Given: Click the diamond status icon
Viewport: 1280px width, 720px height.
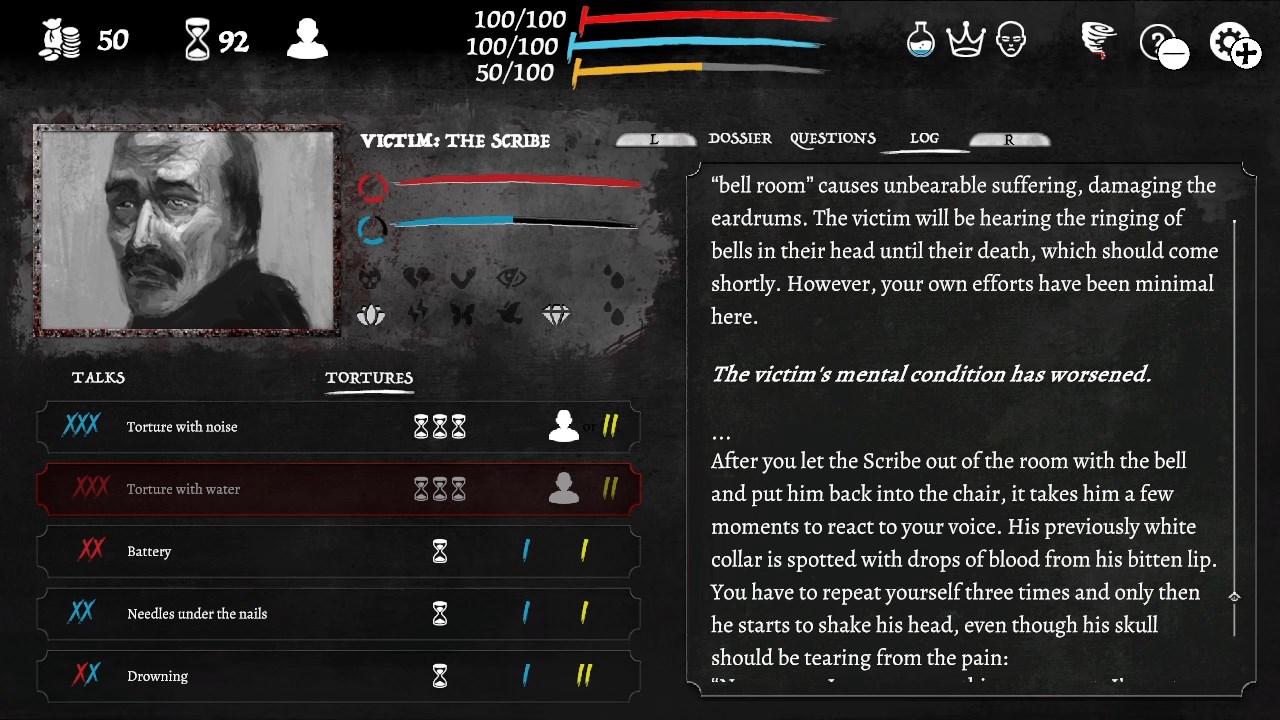Looking at the screenshot, I should pos(557,313).
